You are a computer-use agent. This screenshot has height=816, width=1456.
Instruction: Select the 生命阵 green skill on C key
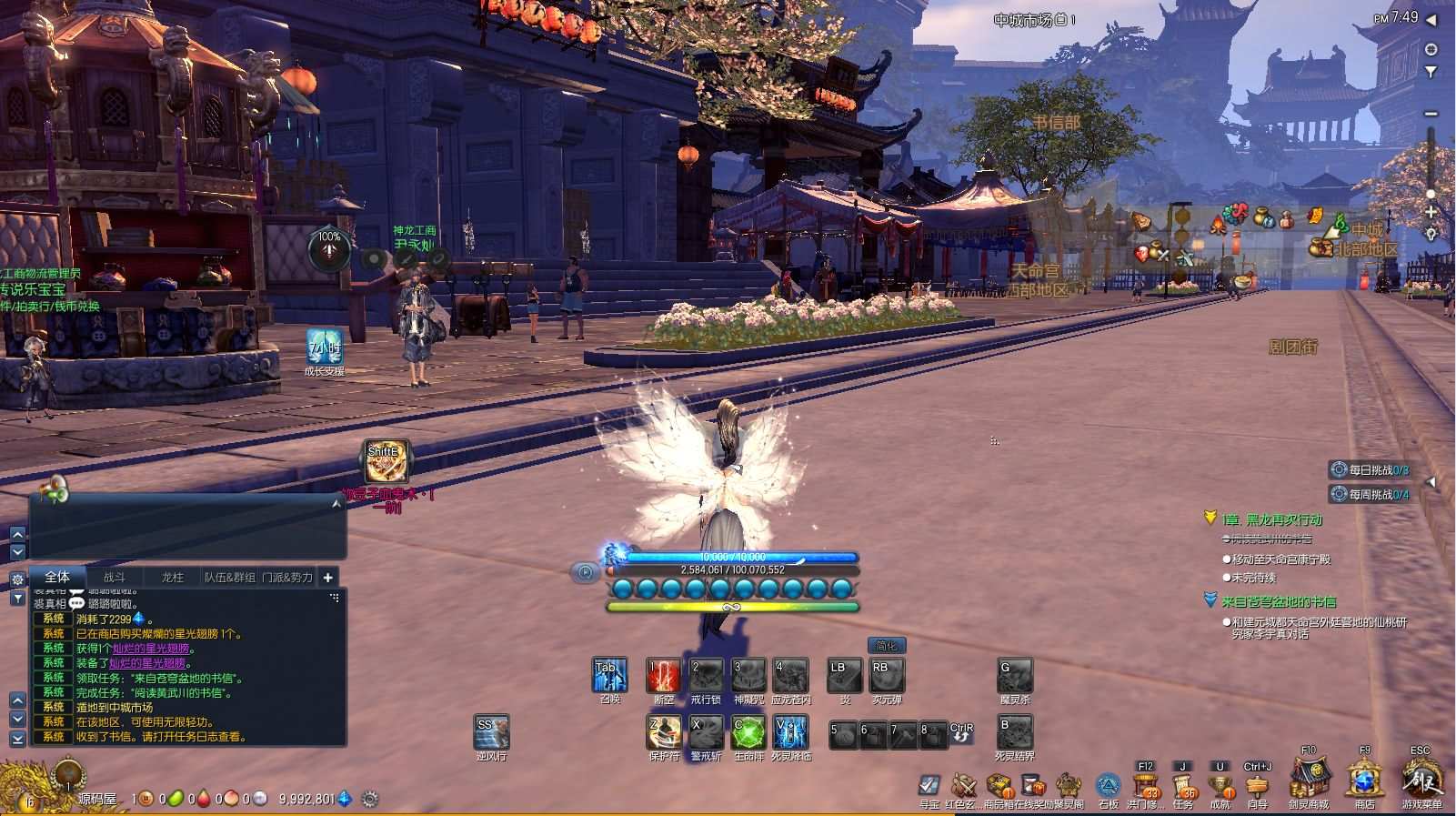pyautogui.click(x=750, y=733)
